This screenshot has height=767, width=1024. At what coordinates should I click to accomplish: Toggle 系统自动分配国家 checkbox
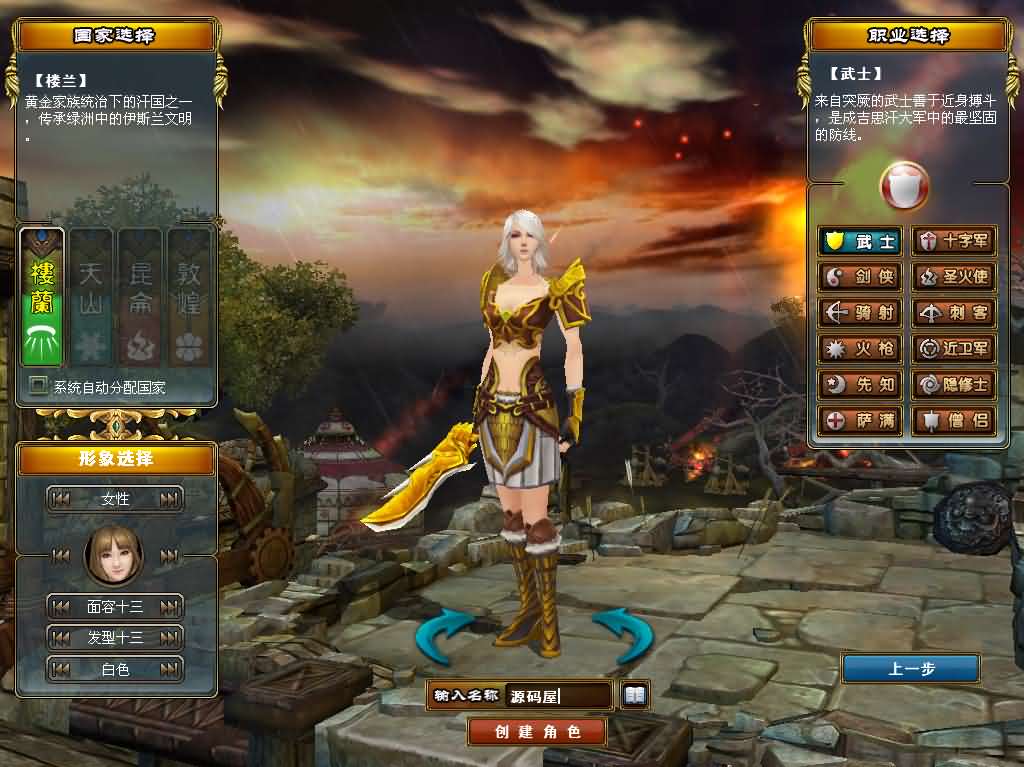click(39, 385)
